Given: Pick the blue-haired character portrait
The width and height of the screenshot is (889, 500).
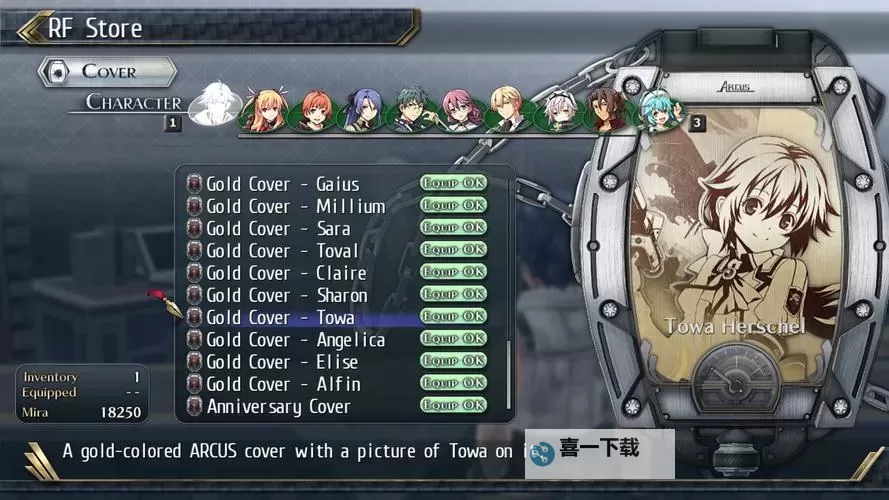Looking at the screenshot, I should 363,110.
